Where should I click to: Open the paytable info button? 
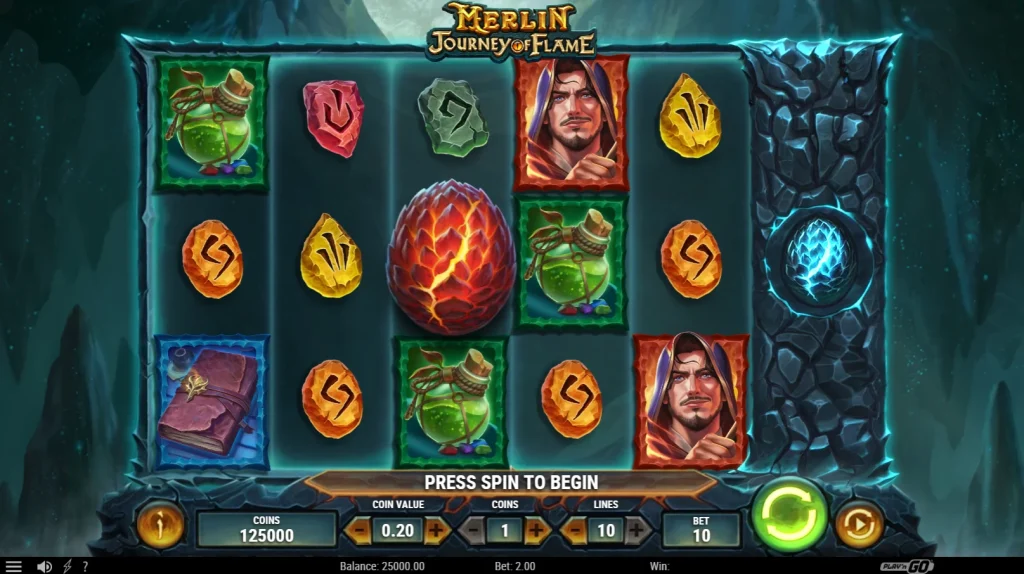click(158, 523)
